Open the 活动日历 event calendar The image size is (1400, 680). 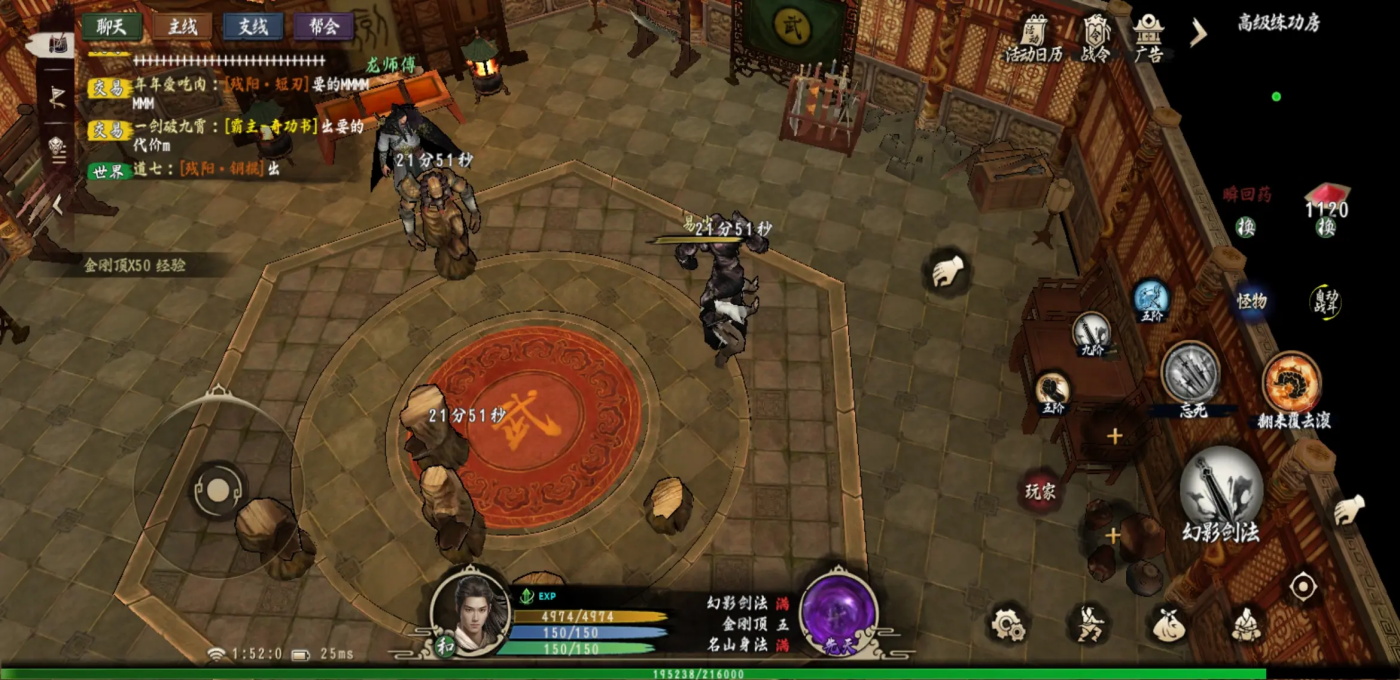pyautogui.click(x=1033, y=40)
